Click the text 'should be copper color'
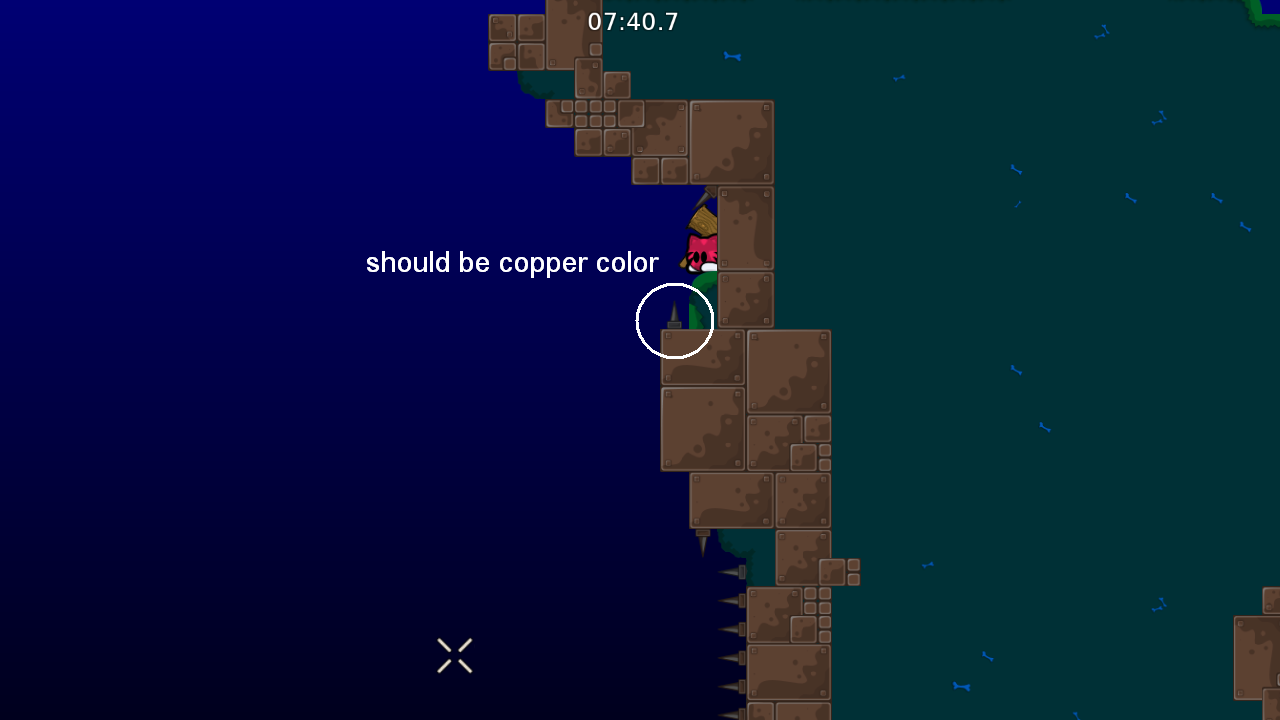Screen dimensions: 1280x720 tap(512, 262)
